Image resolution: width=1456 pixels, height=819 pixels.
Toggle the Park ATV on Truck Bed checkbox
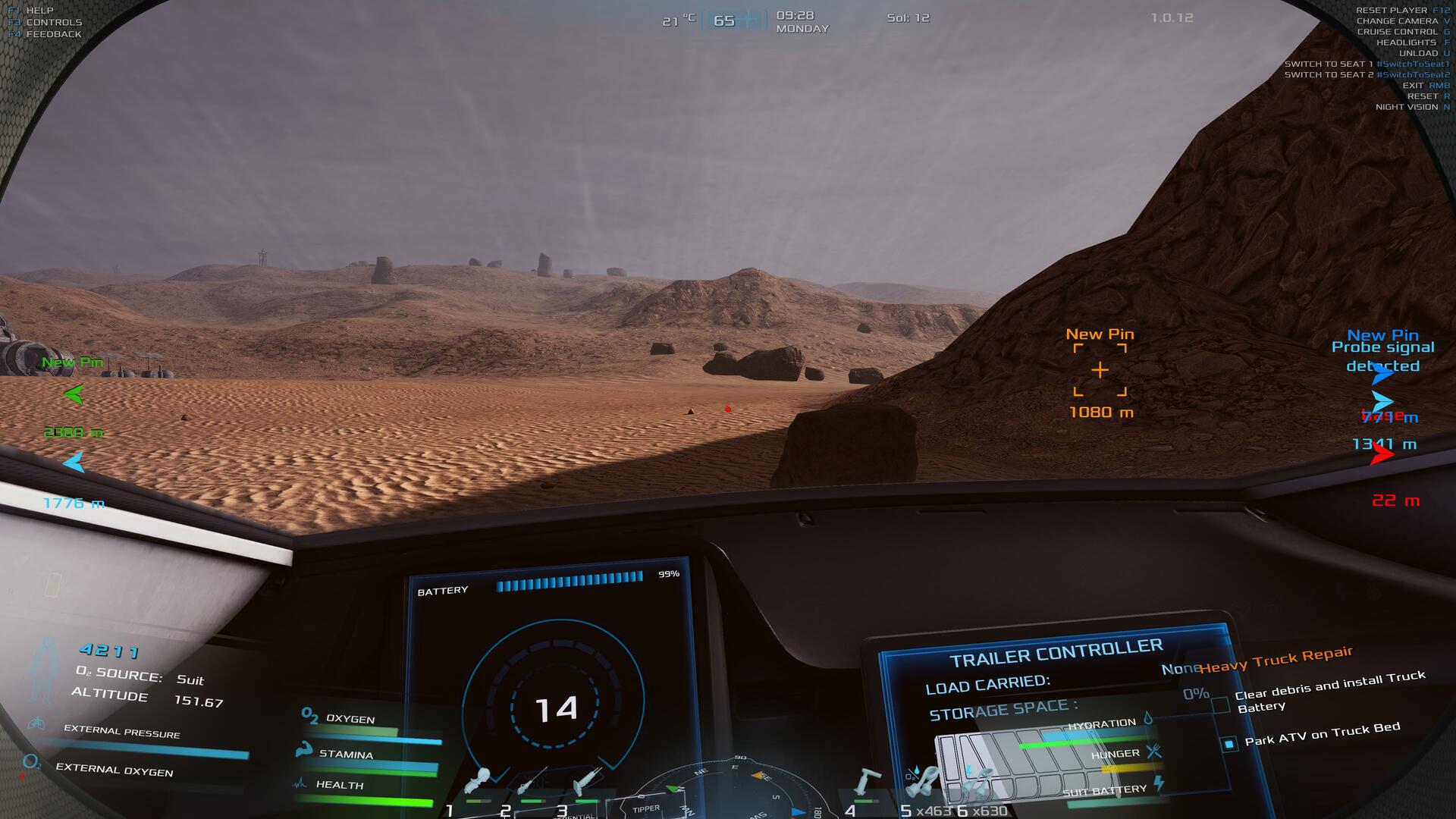point(1229,743)
